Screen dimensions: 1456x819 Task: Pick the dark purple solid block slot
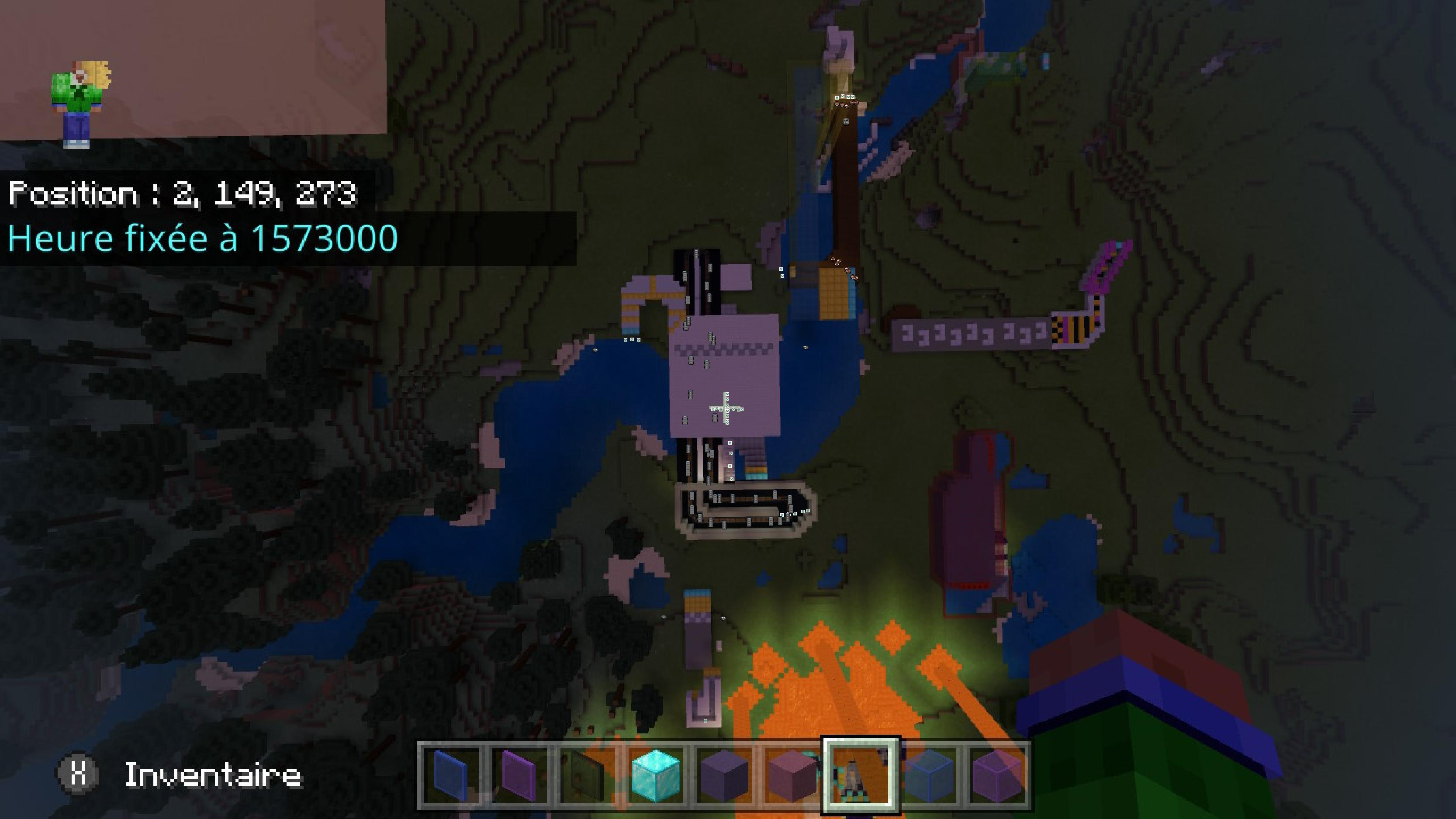point(724,775)
